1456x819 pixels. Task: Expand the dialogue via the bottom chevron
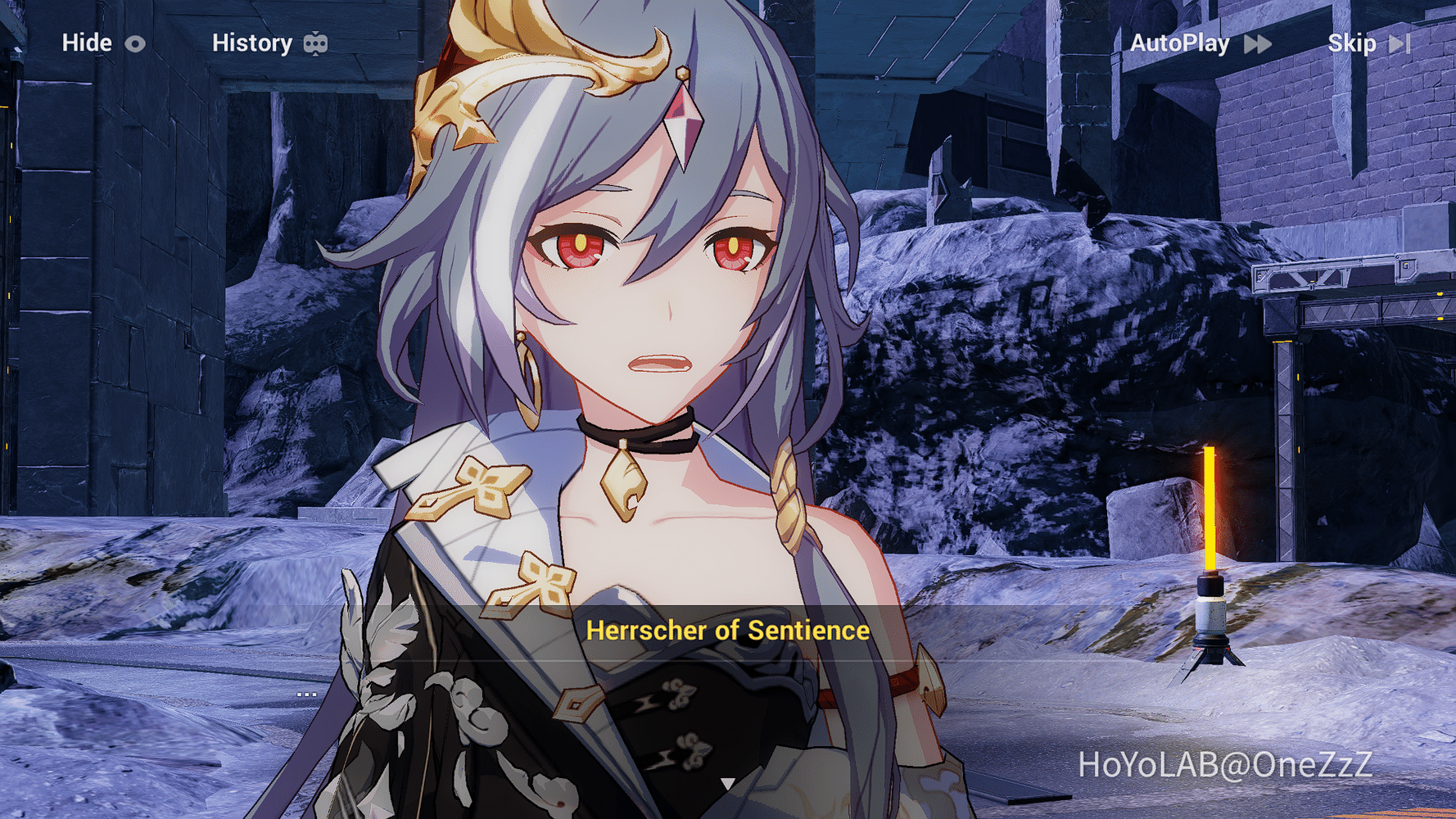pos(728,784)
